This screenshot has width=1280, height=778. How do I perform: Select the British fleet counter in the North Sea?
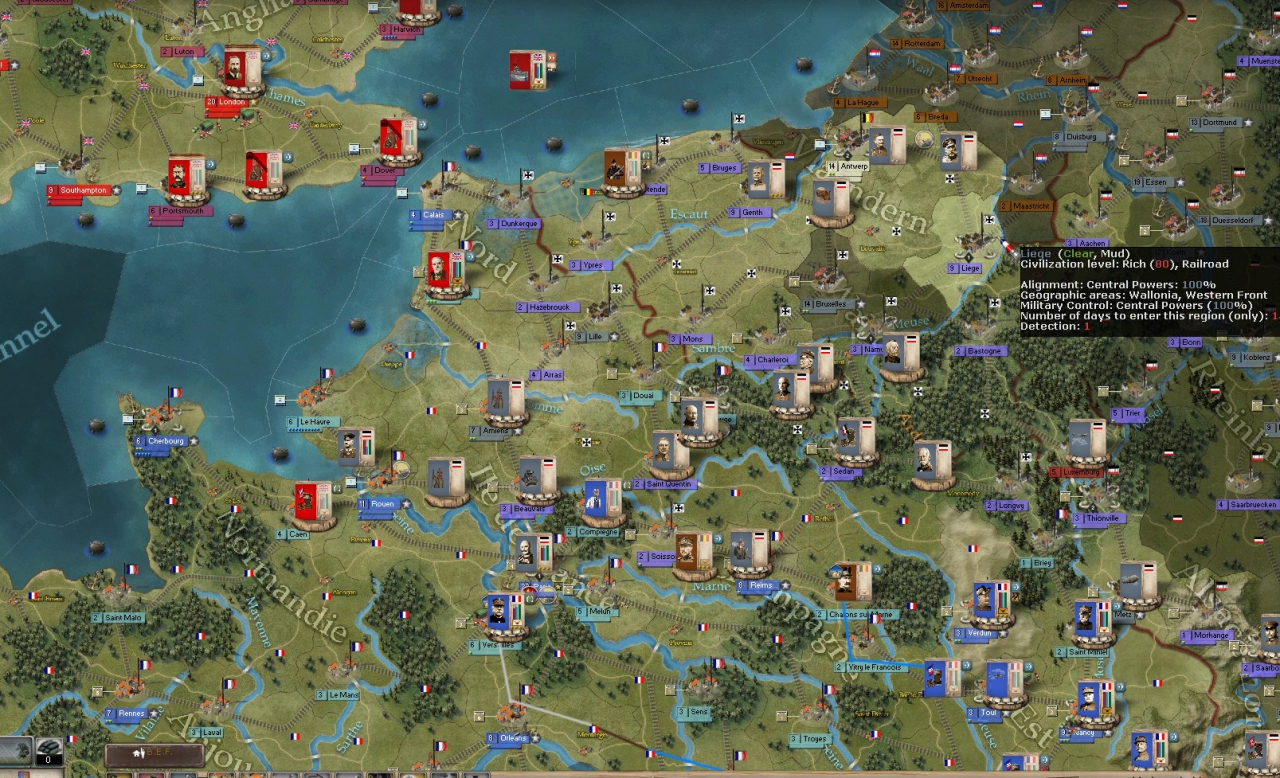coord(528,70)
